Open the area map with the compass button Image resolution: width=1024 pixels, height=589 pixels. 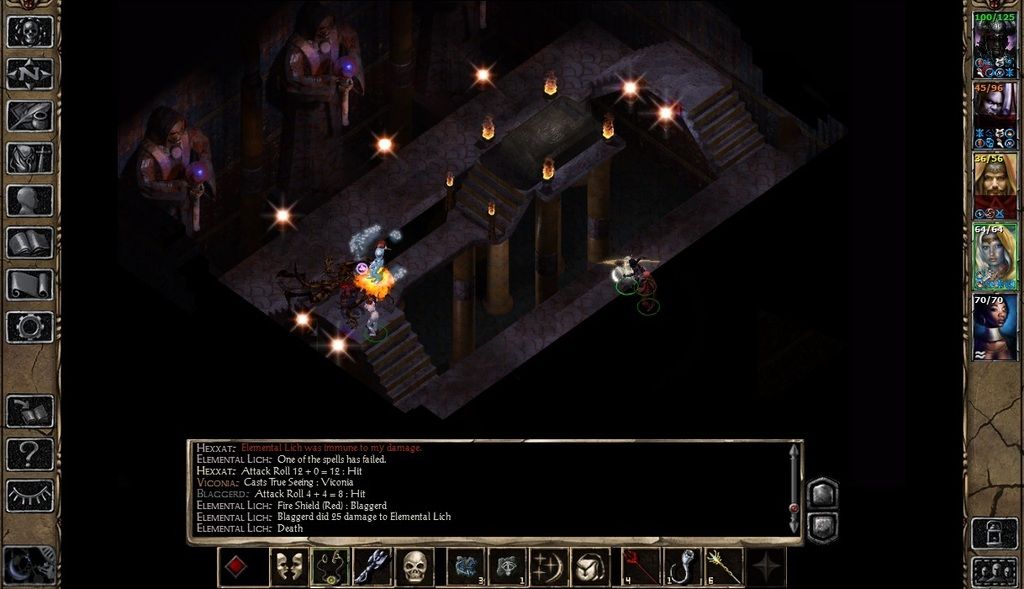(30, 74)
